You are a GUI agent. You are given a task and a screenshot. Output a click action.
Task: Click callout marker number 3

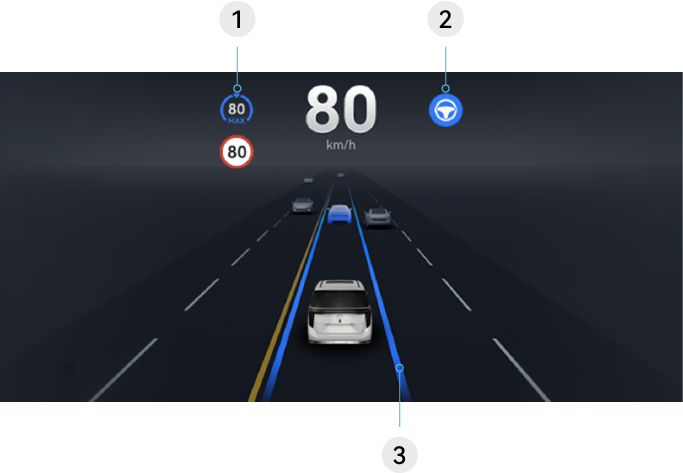click(x=399, y=455)
